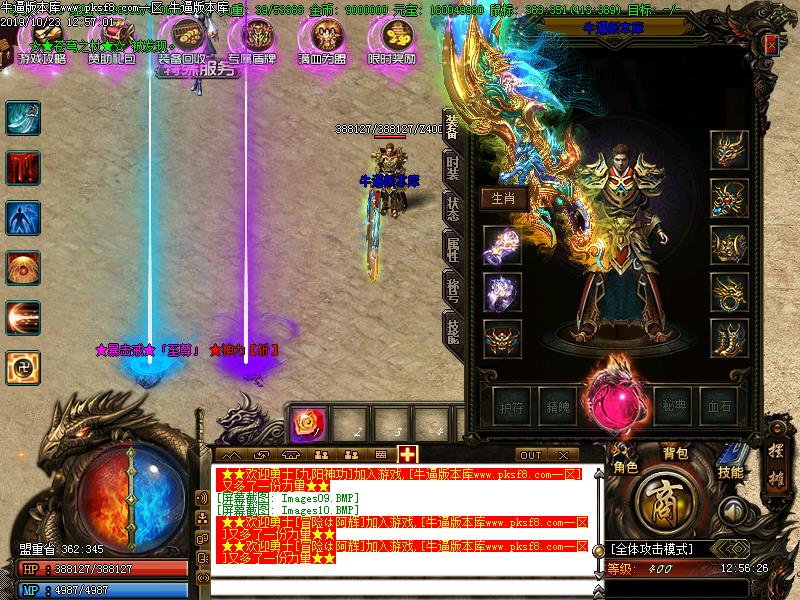Viewport: 800px width, 600px height.
Task: Open the 专属盾牌 exclusive shield icon
Action: [251, 40]
